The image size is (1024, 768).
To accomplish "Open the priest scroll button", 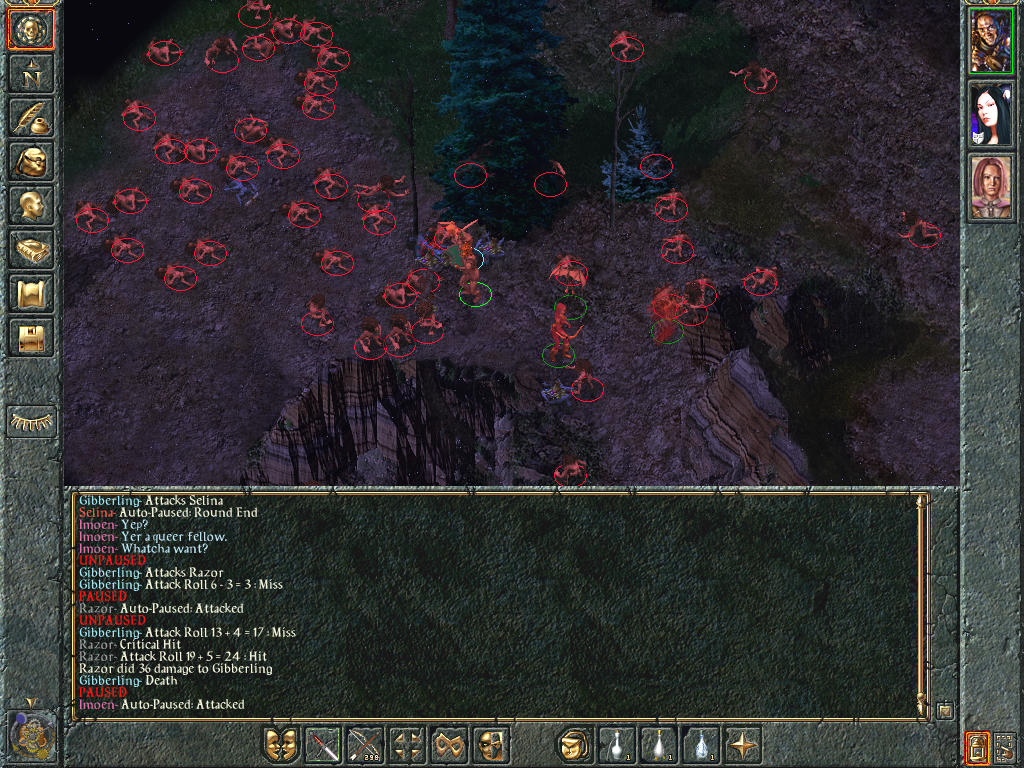I will 31,293.
